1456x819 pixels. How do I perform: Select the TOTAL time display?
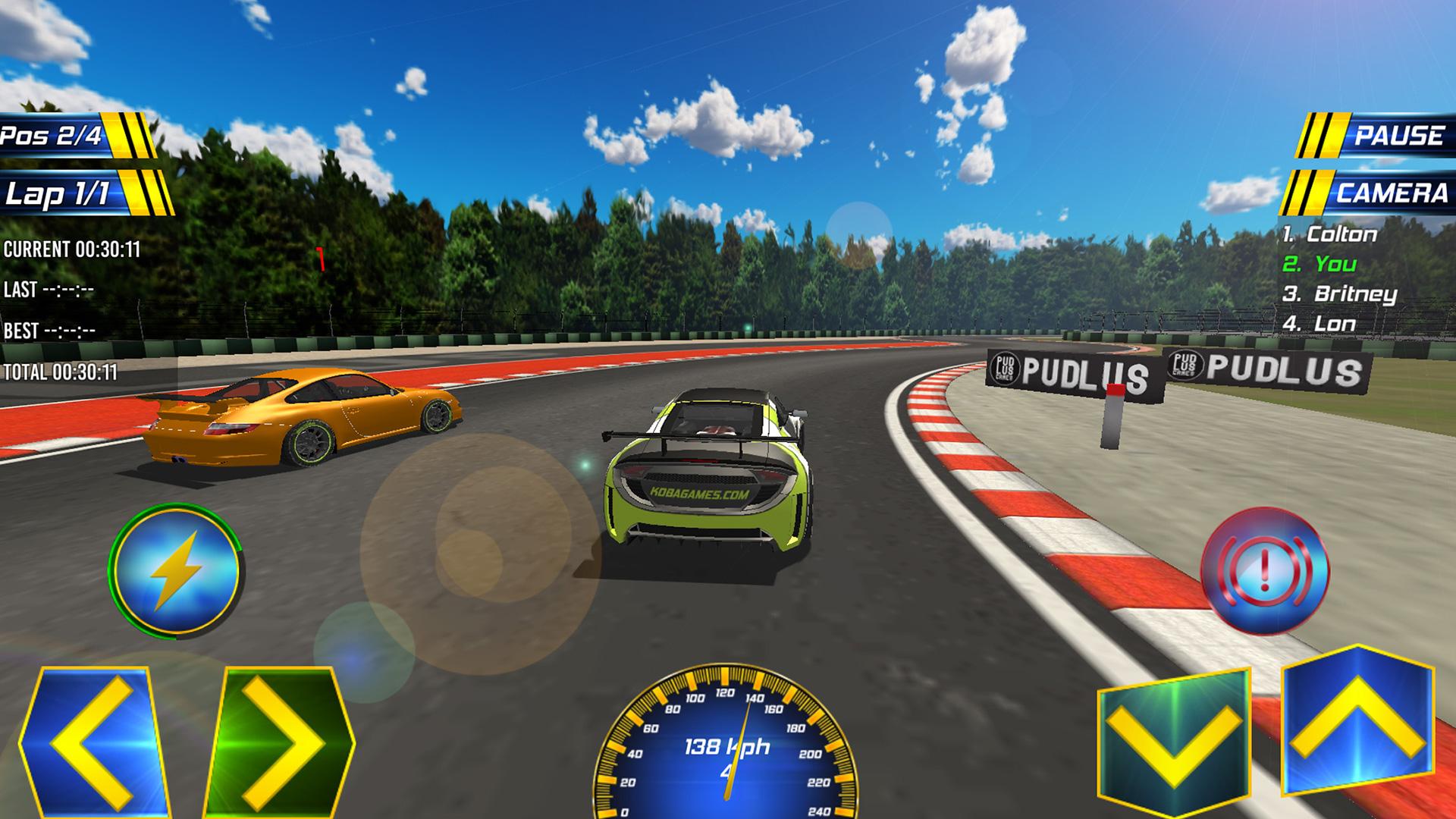click(61, 372)
